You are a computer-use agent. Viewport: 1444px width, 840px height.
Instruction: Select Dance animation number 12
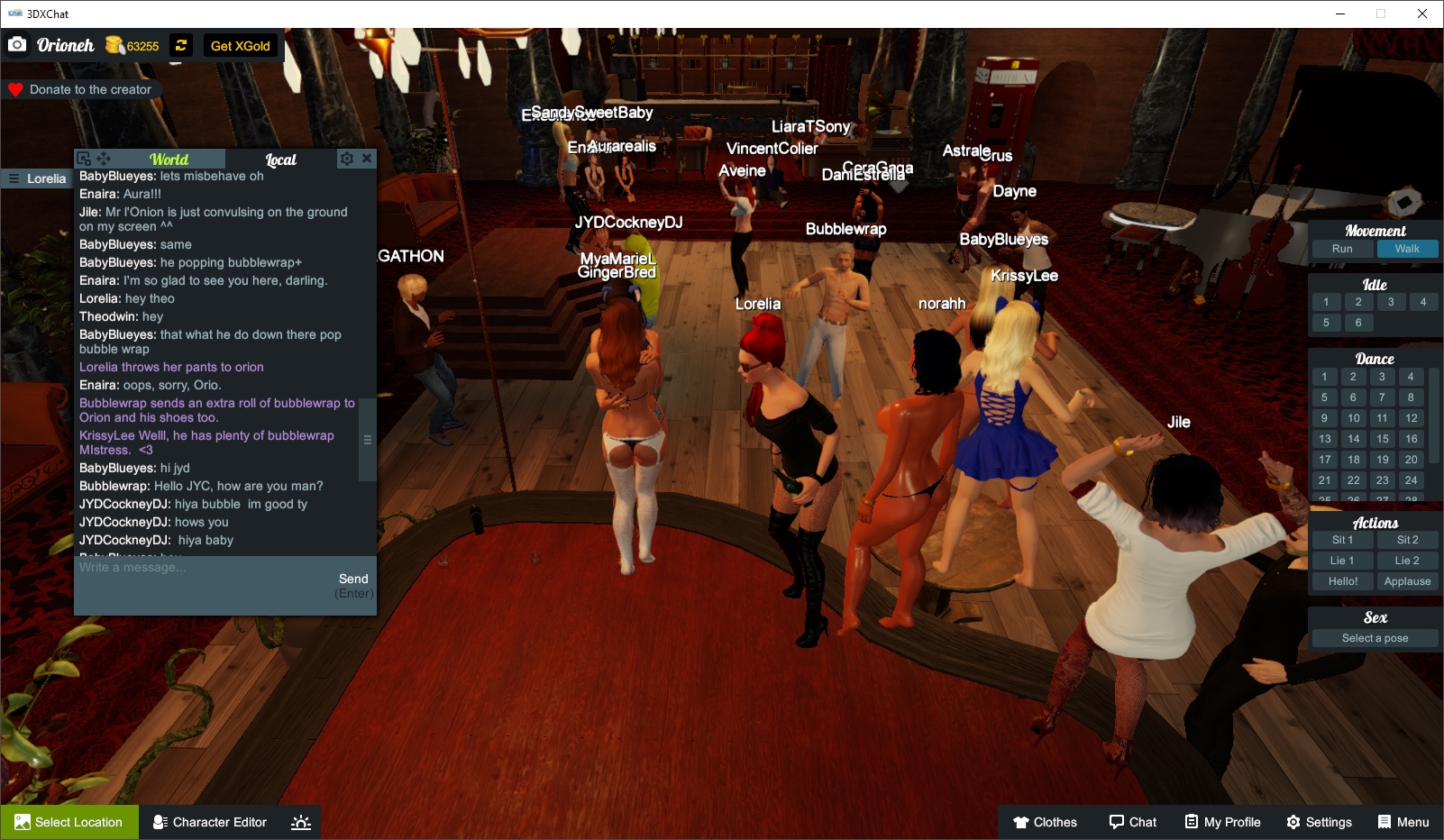(x=1410, y=417)
